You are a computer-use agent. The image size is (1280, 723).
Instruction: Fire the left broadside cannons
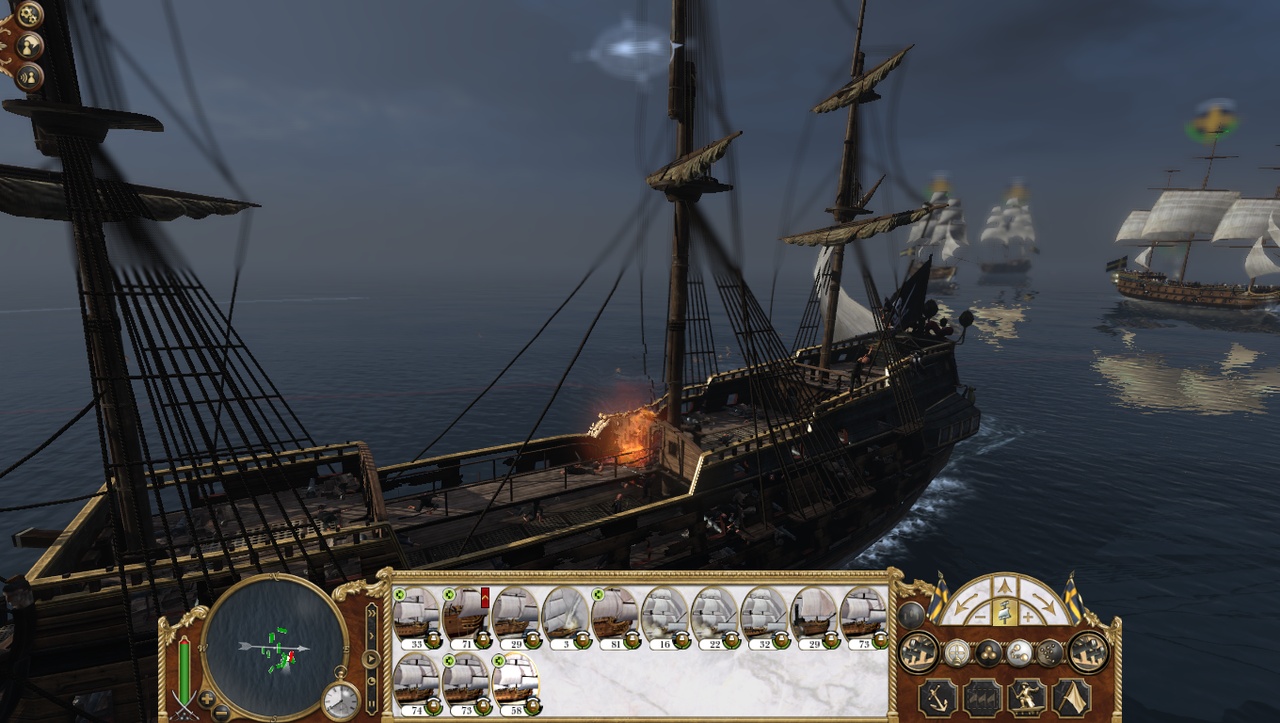918,652
